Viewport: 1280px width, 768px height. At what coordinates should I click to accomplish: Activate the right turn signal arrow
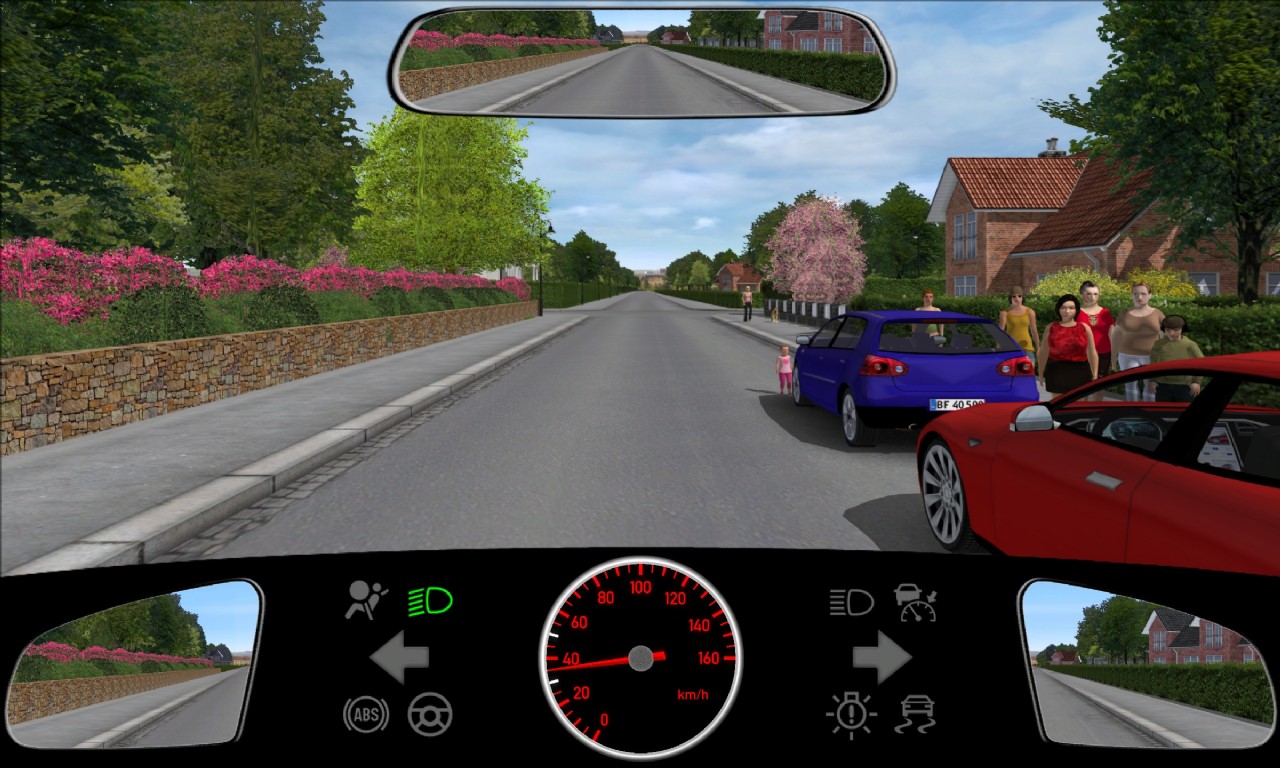pos(881,657)
